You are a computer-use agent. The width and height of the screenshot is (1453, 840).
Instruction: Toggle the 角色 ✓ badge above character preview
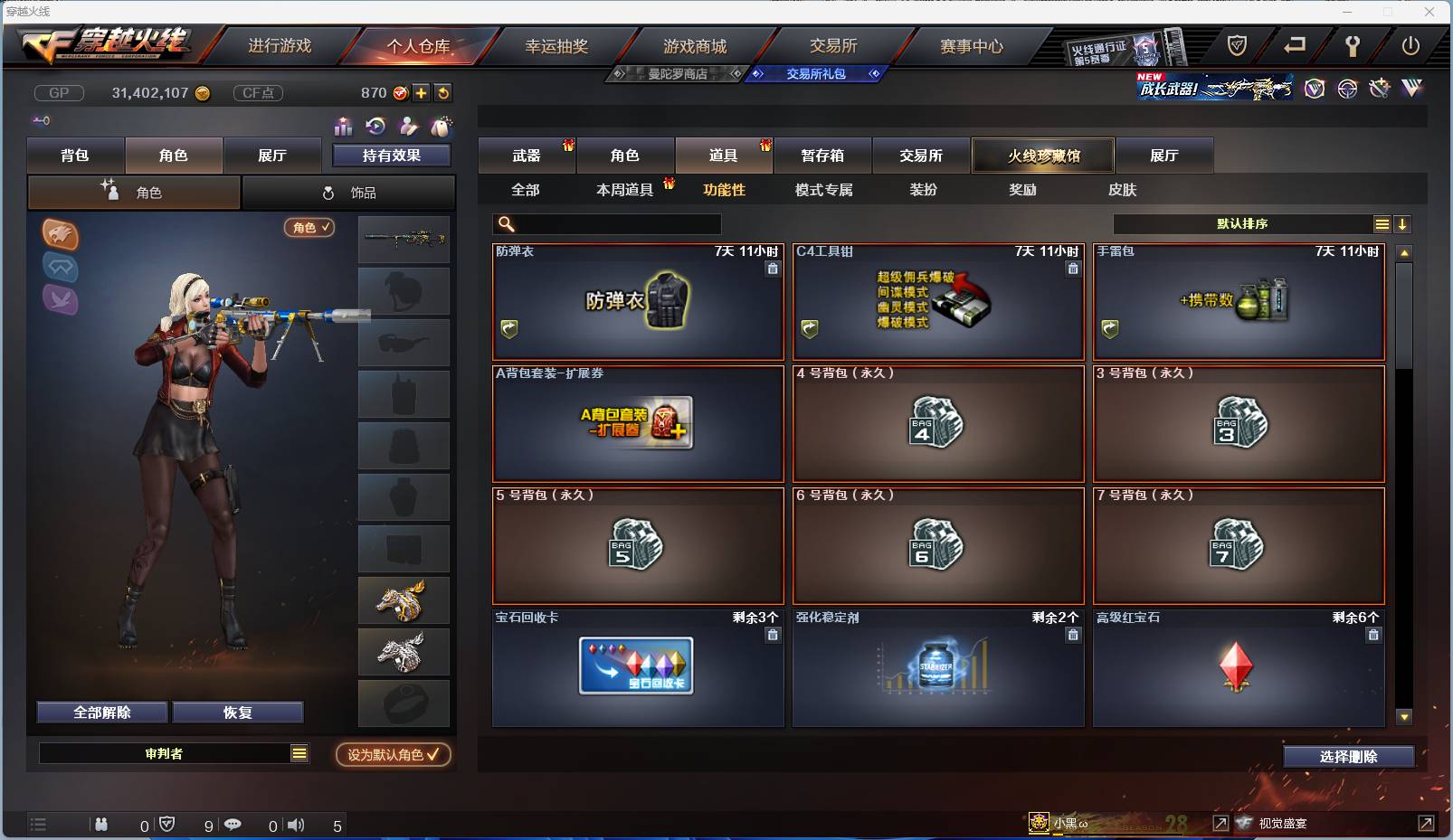(x=309, y=229)
